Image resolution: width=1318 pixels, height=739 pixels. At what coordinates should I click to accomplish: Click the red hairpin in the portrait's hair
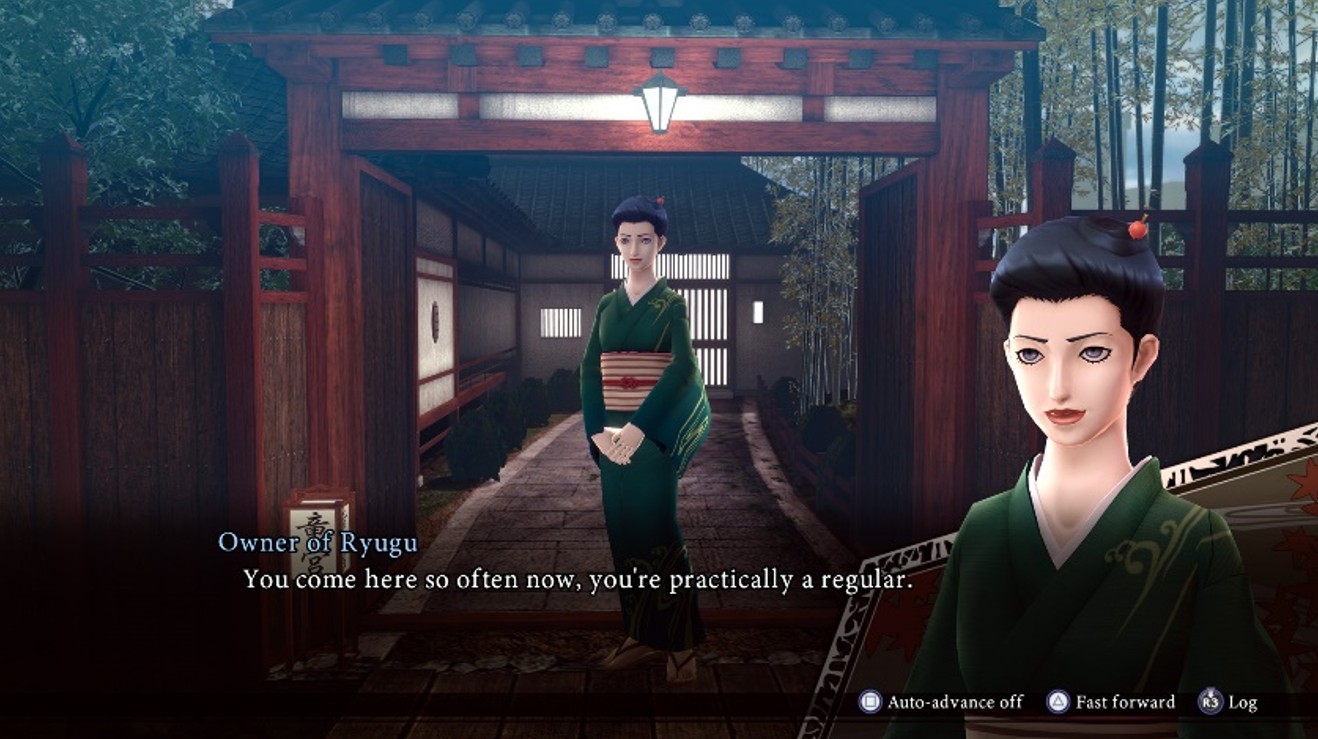tap(1136, 230)
